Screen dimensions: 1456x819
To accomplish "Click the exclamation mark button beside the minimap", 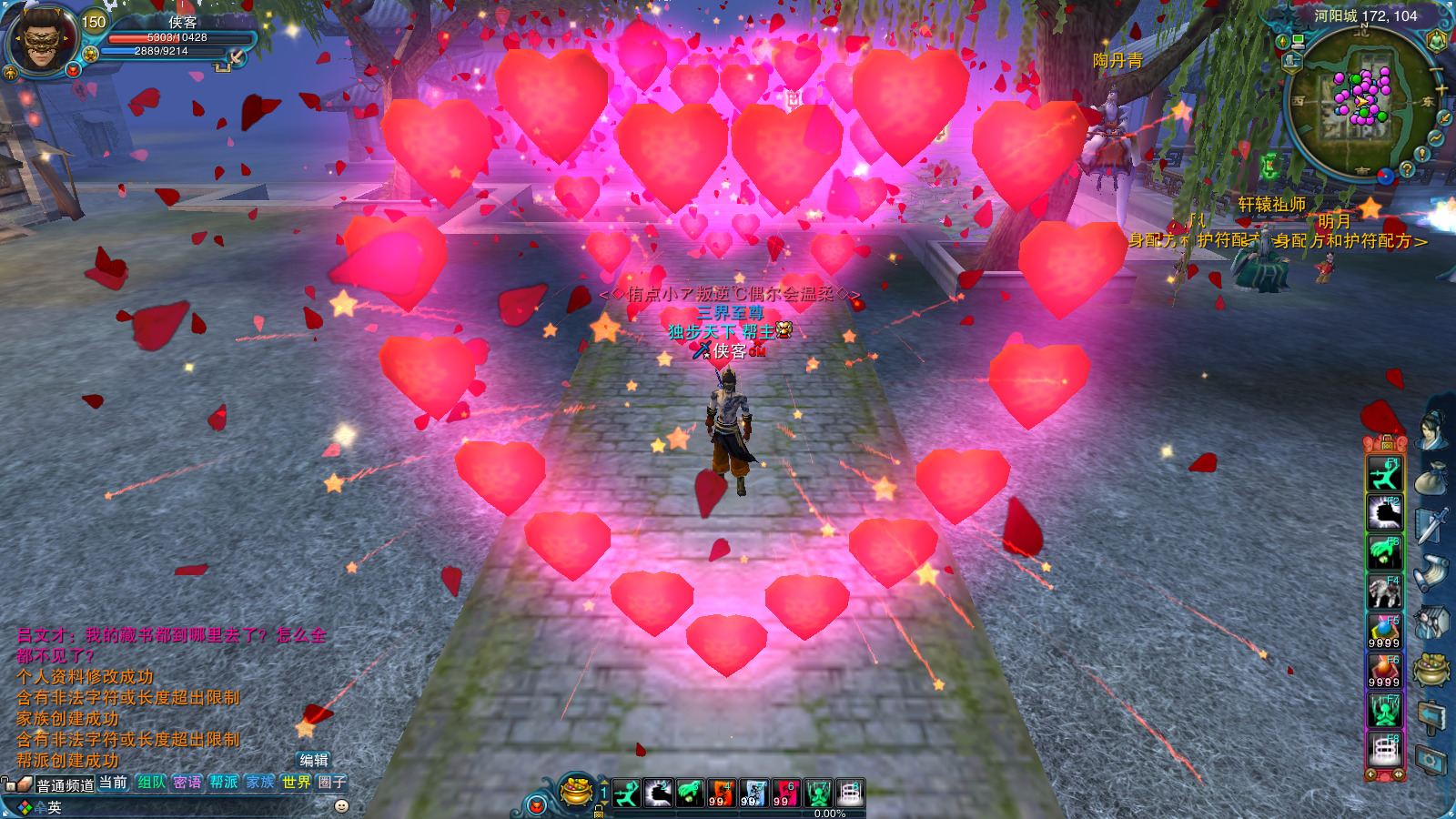I will (1421, 155).
